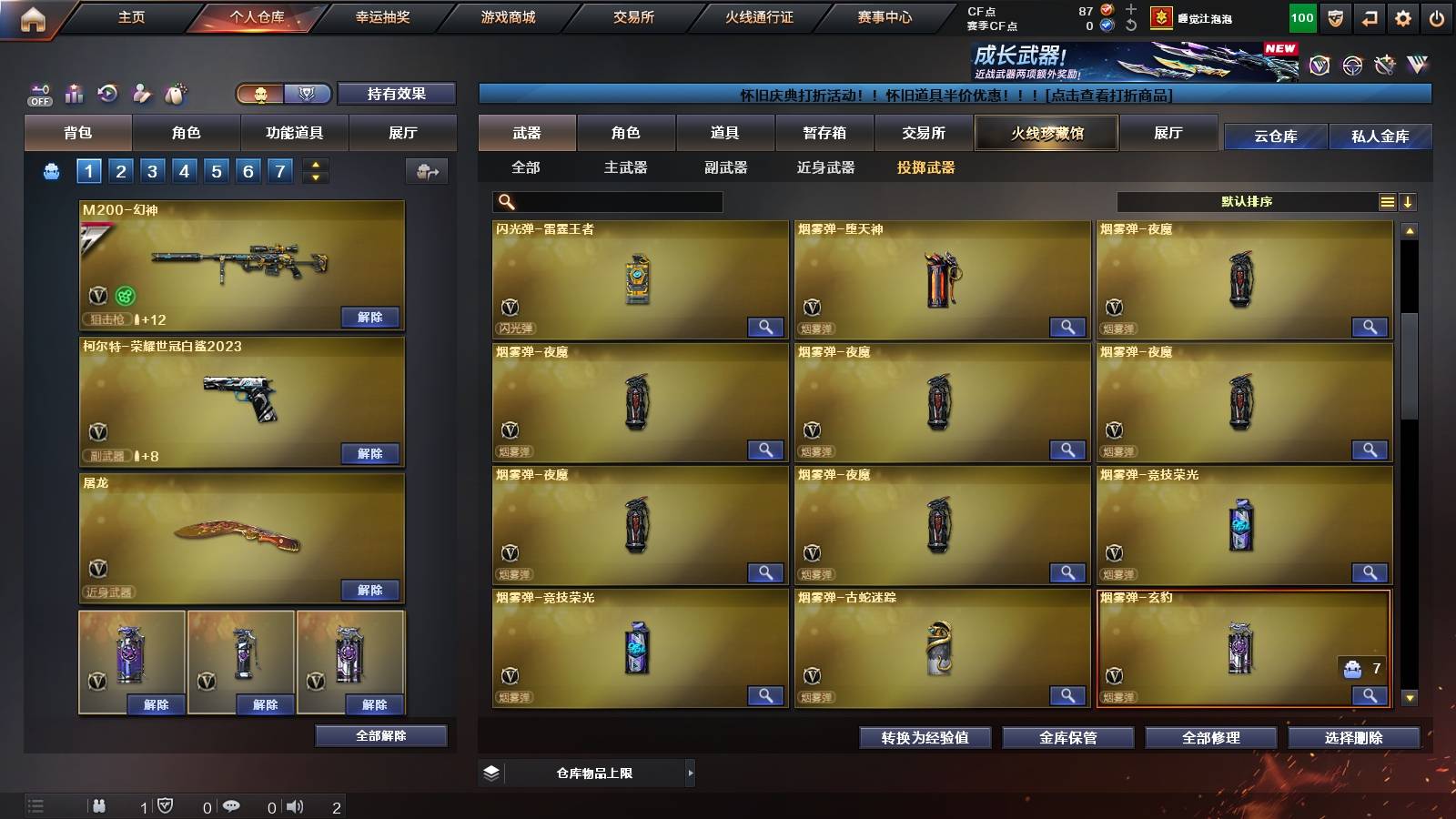Mute the speaker icon in bottom bar
Screen dimensions: 1456x819
click(294, 806)
